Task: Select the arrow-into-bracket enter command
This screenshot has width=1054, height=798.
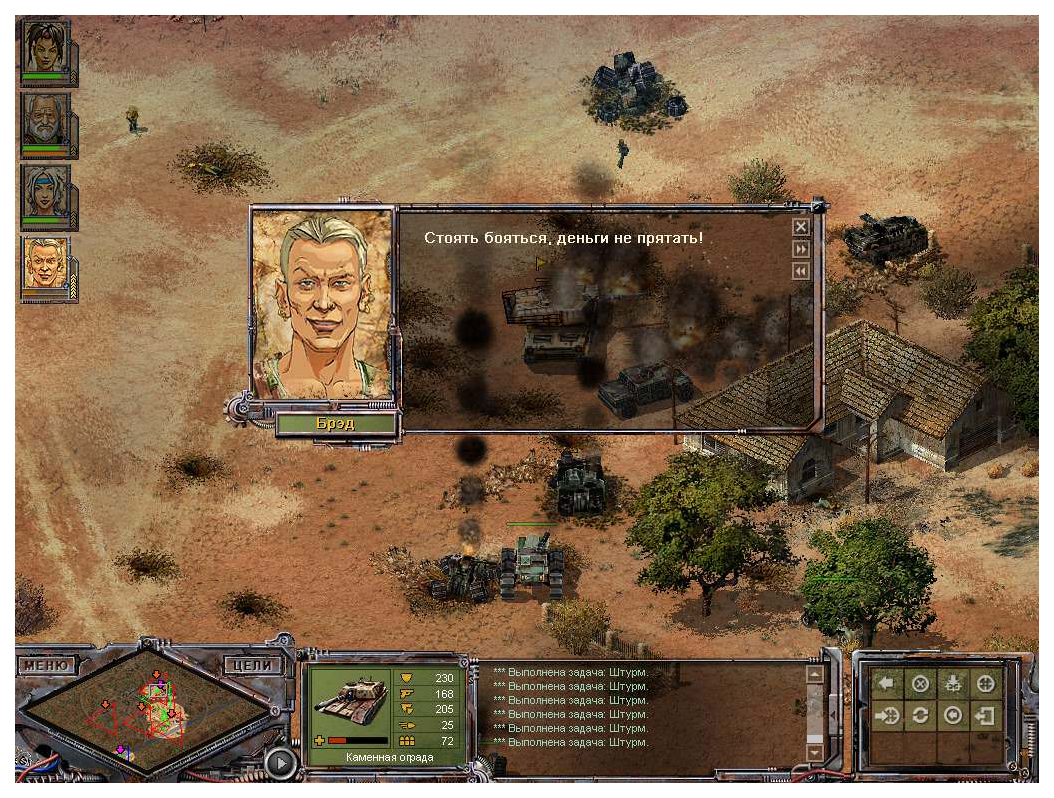Action: coord(986,716)
